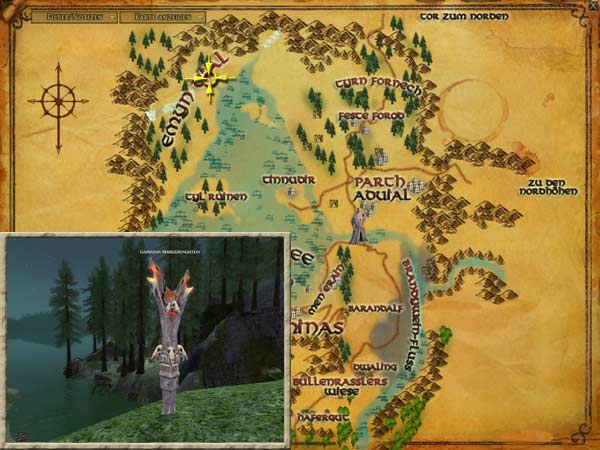Open the Filter/Notizen dropdown
The height and width of the screenshot is (450, 600).
73,17
